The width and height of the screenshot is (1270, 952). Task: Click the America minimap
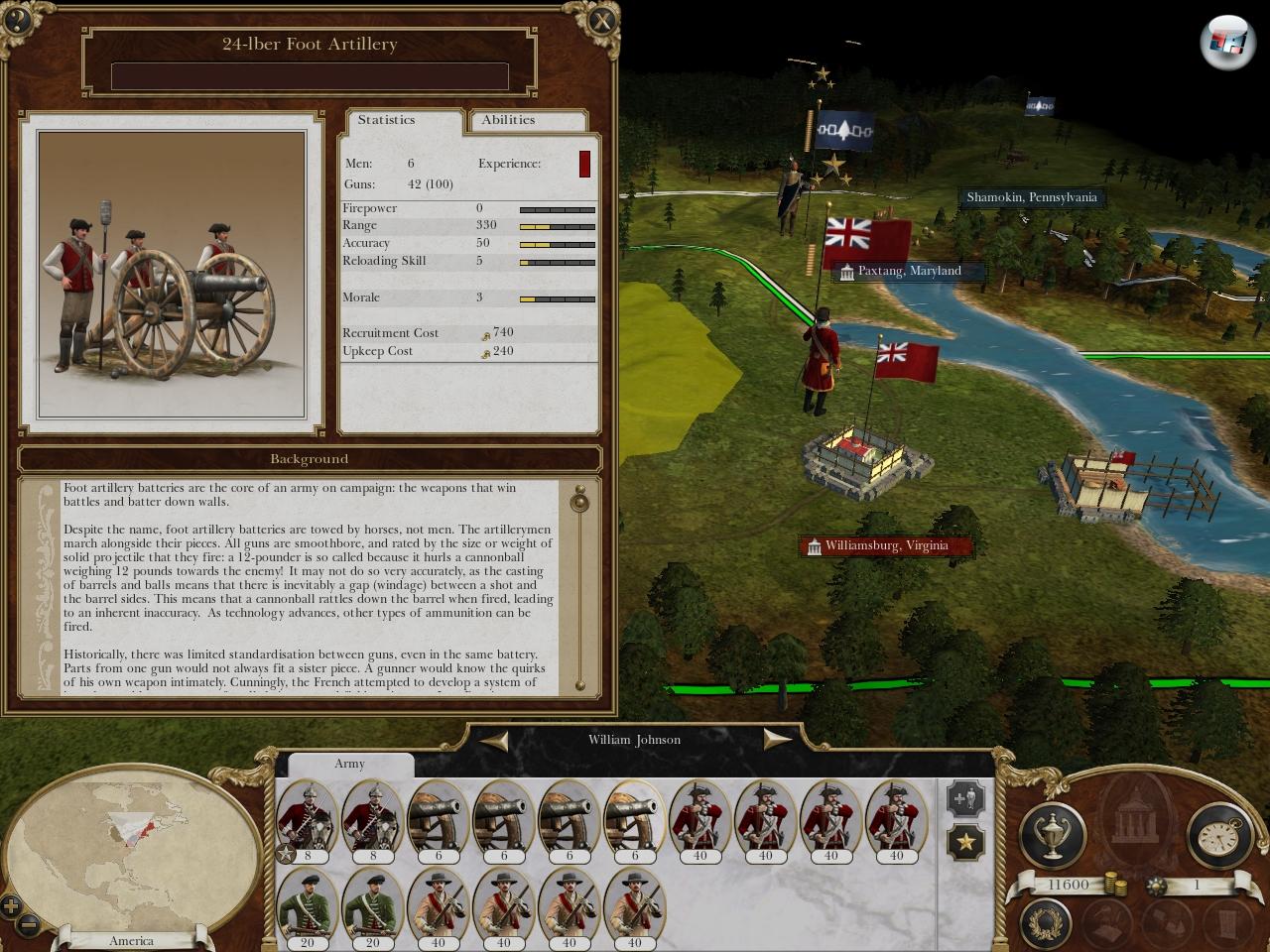coord(129,855)
